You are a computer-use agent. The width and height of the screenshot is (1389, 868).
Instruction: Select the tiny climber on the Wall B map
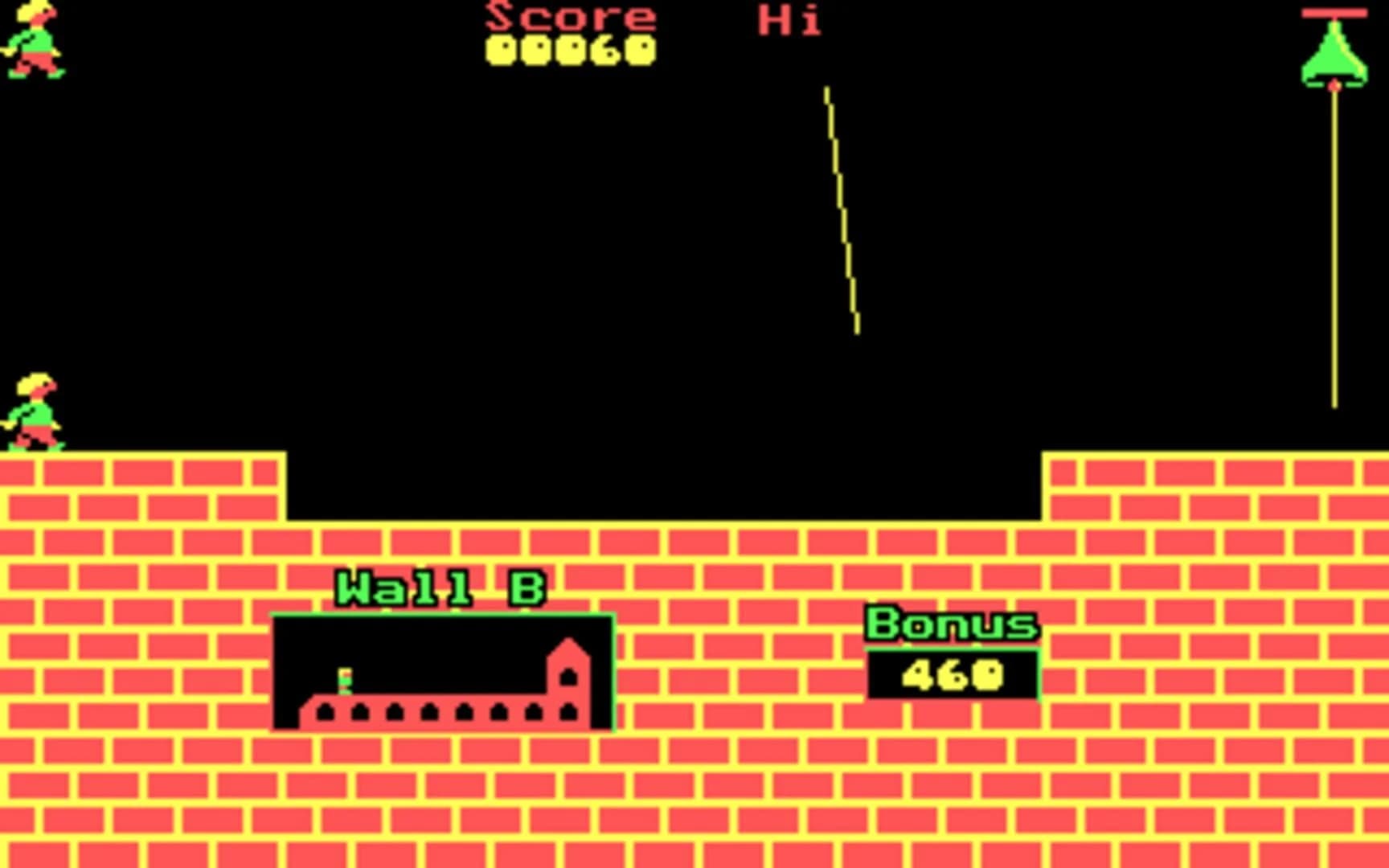[x=346, y=679]
